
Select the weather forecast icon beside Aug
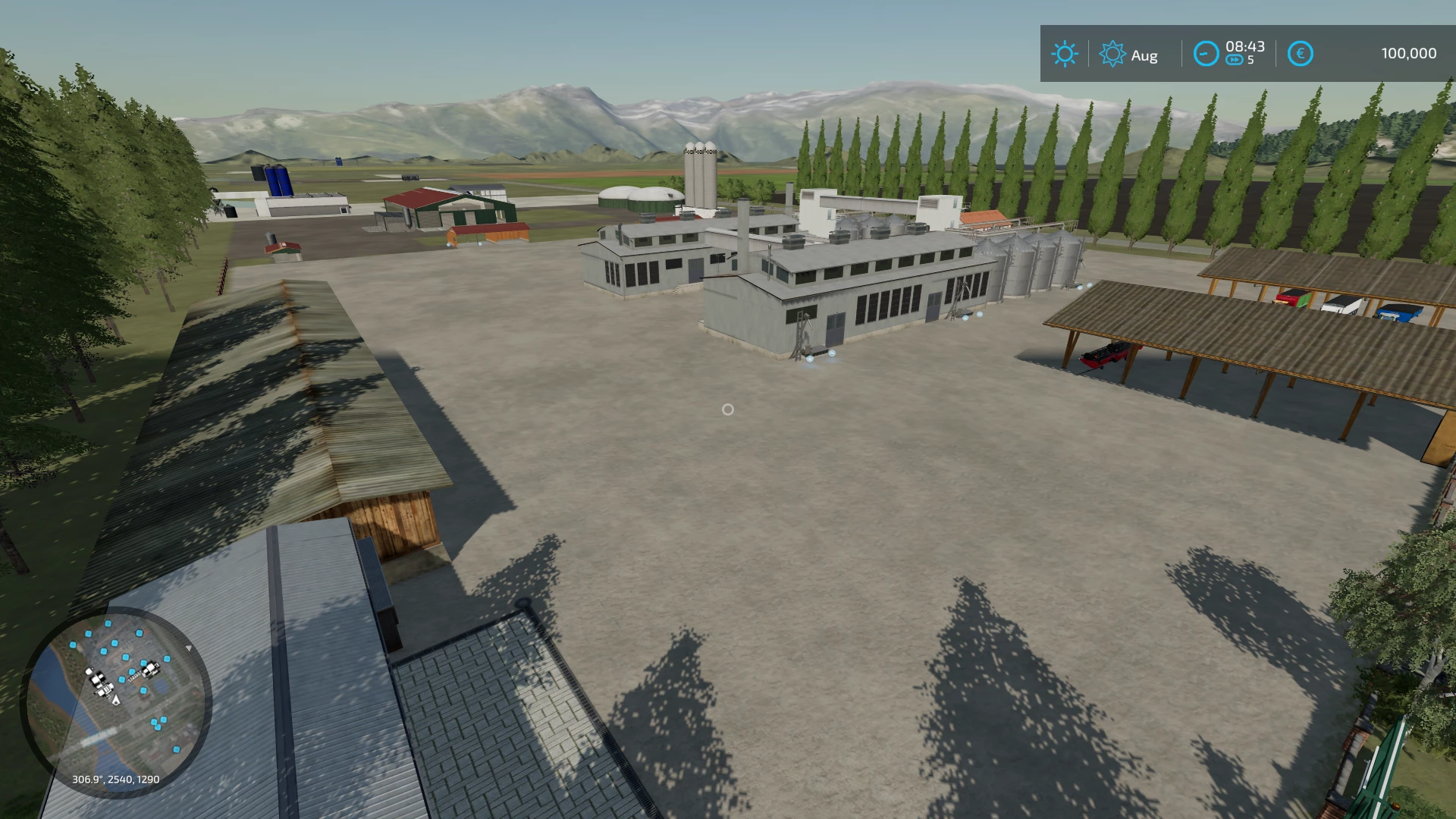tap(1112, 54)
